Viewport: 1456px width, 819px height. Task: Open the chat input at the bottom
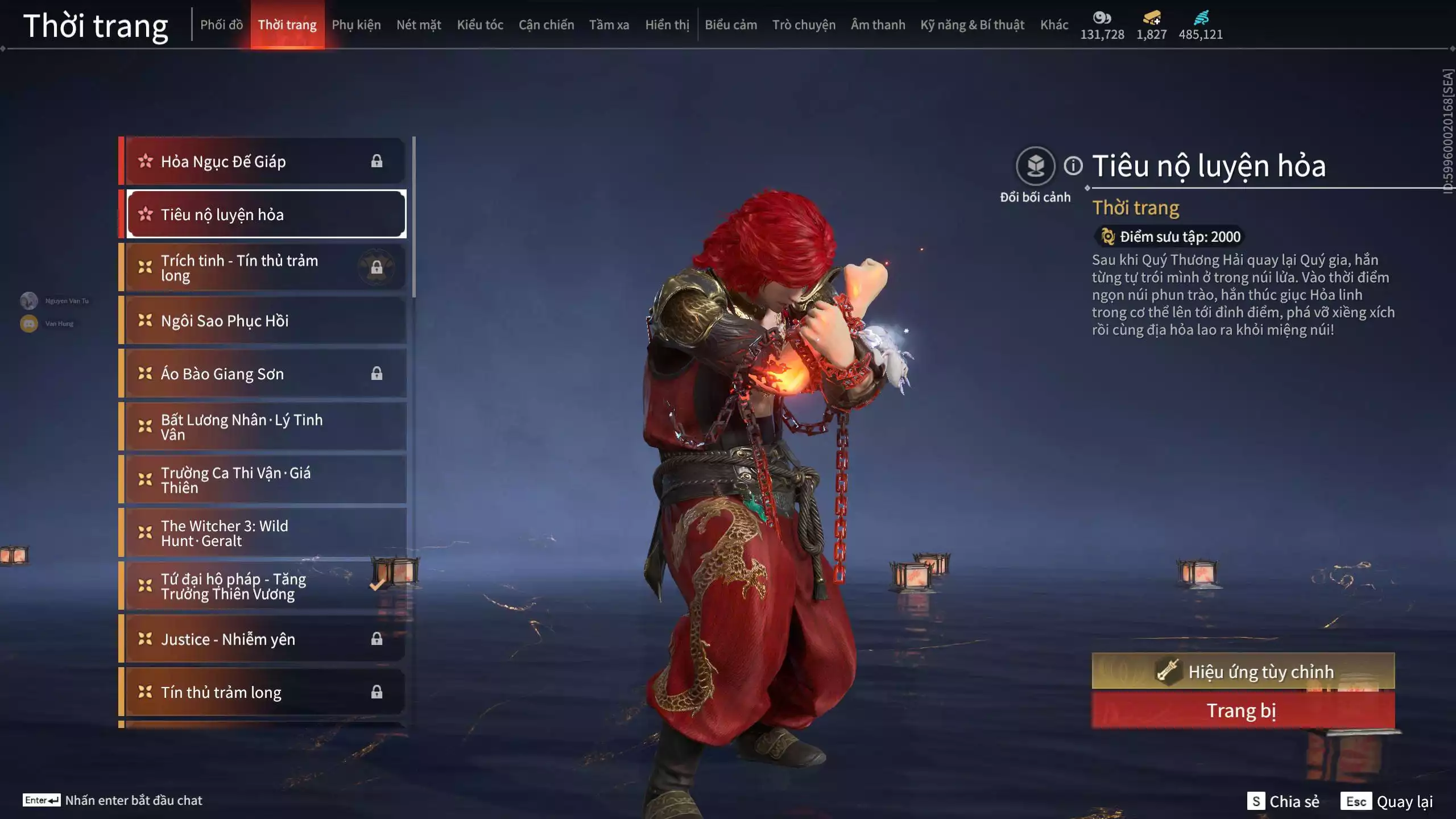[x=114, y=800]
